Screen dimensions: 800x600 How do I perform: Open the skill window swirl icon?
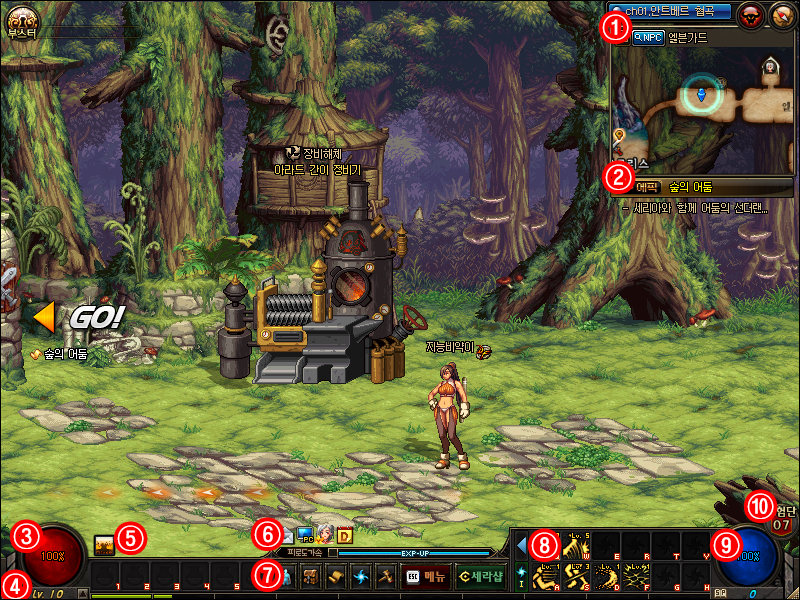(x=361, y=577)
